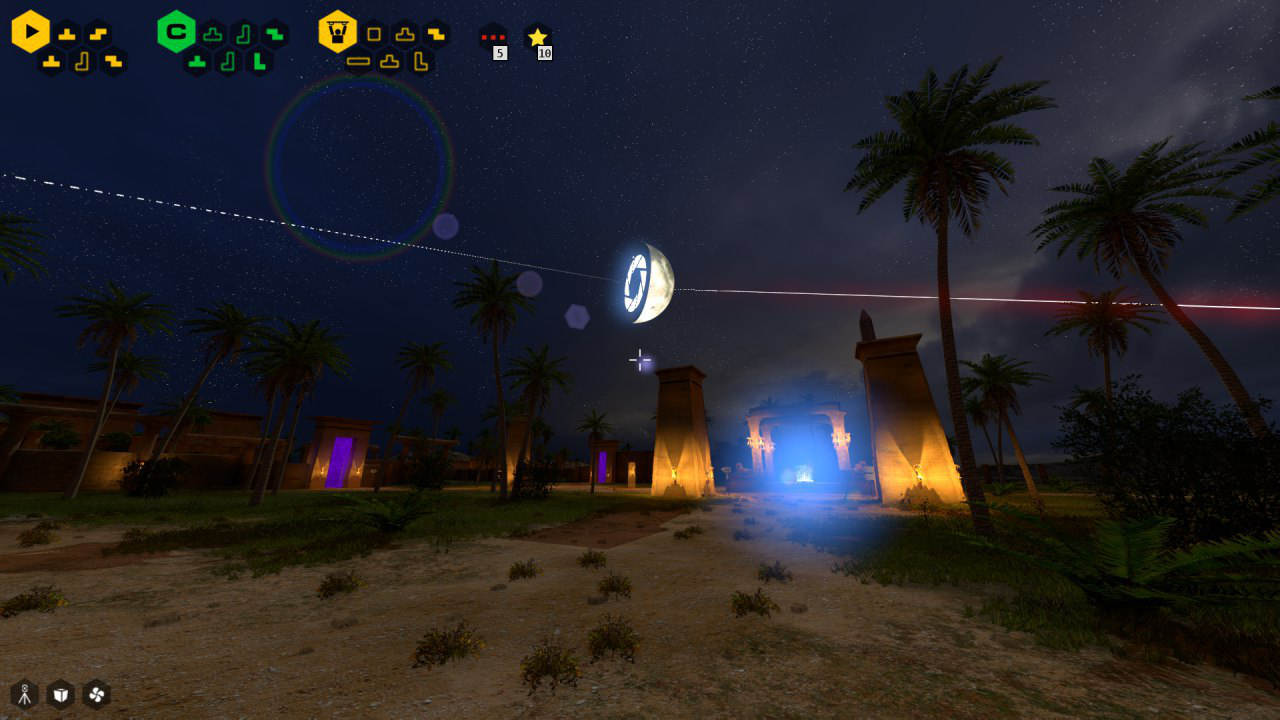This screenshot has height=720, width=1280.
Task: Click the yellow play-arrow hexagon icon
Action: point(31,32)
